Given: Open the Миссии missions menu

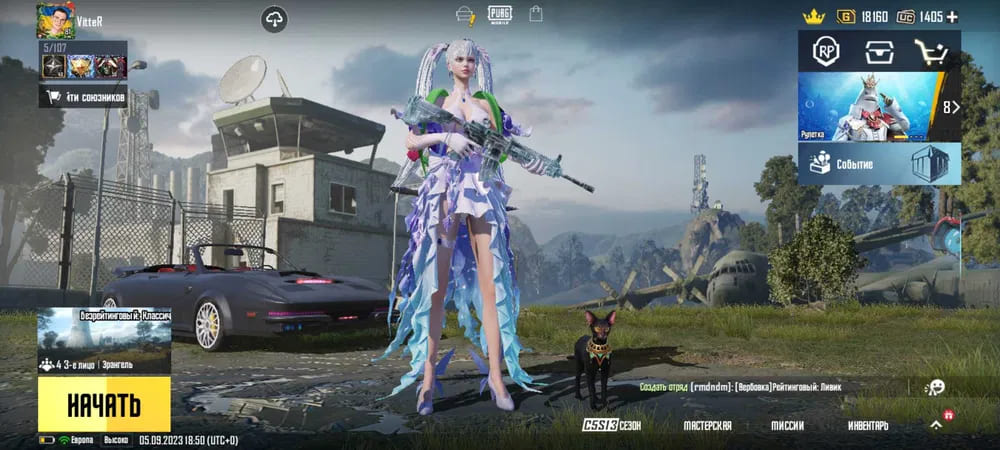Looking at the screenshot, I should (787, 425).
